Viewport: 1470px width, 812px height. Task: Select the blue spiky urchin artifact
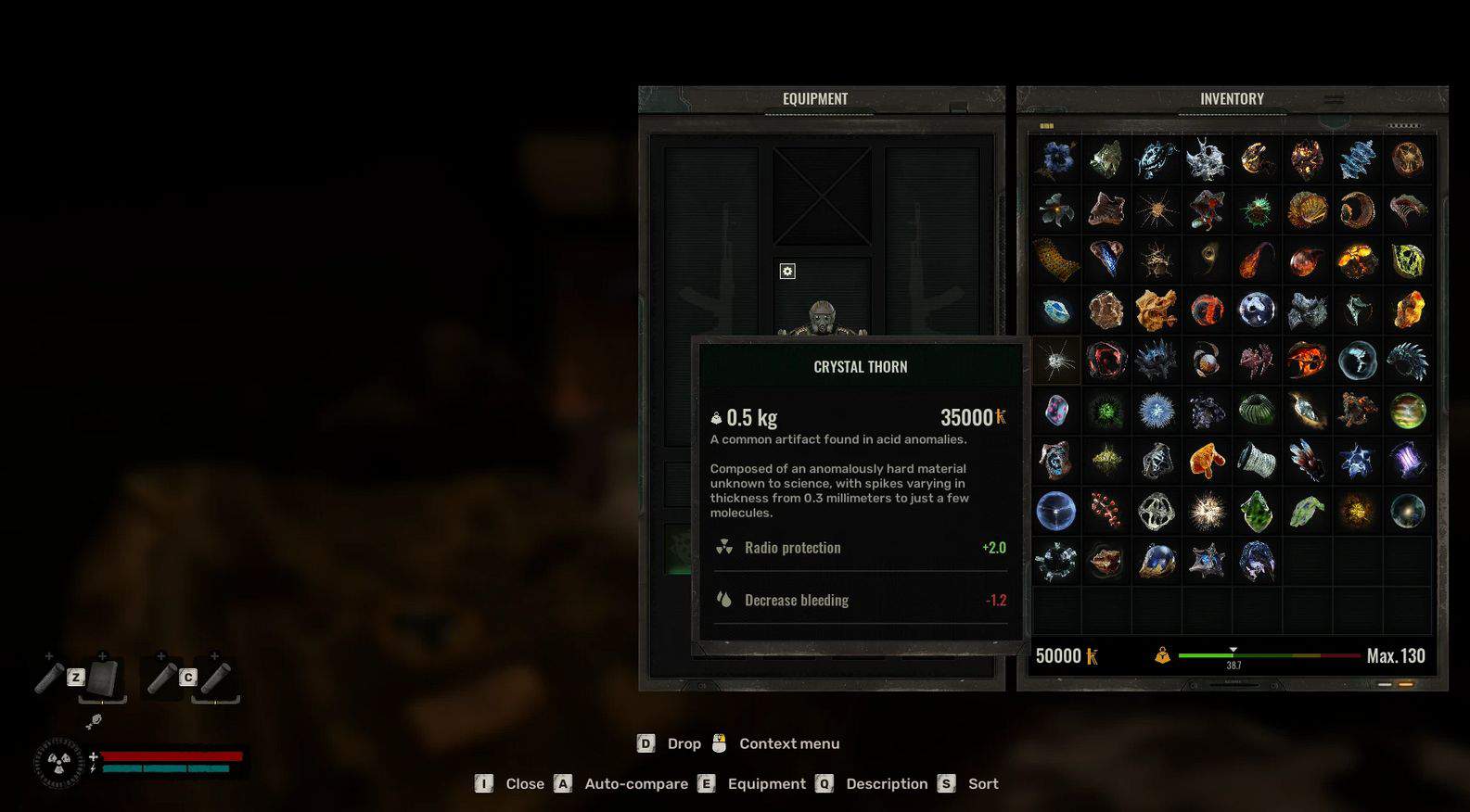click(1157, 411)
